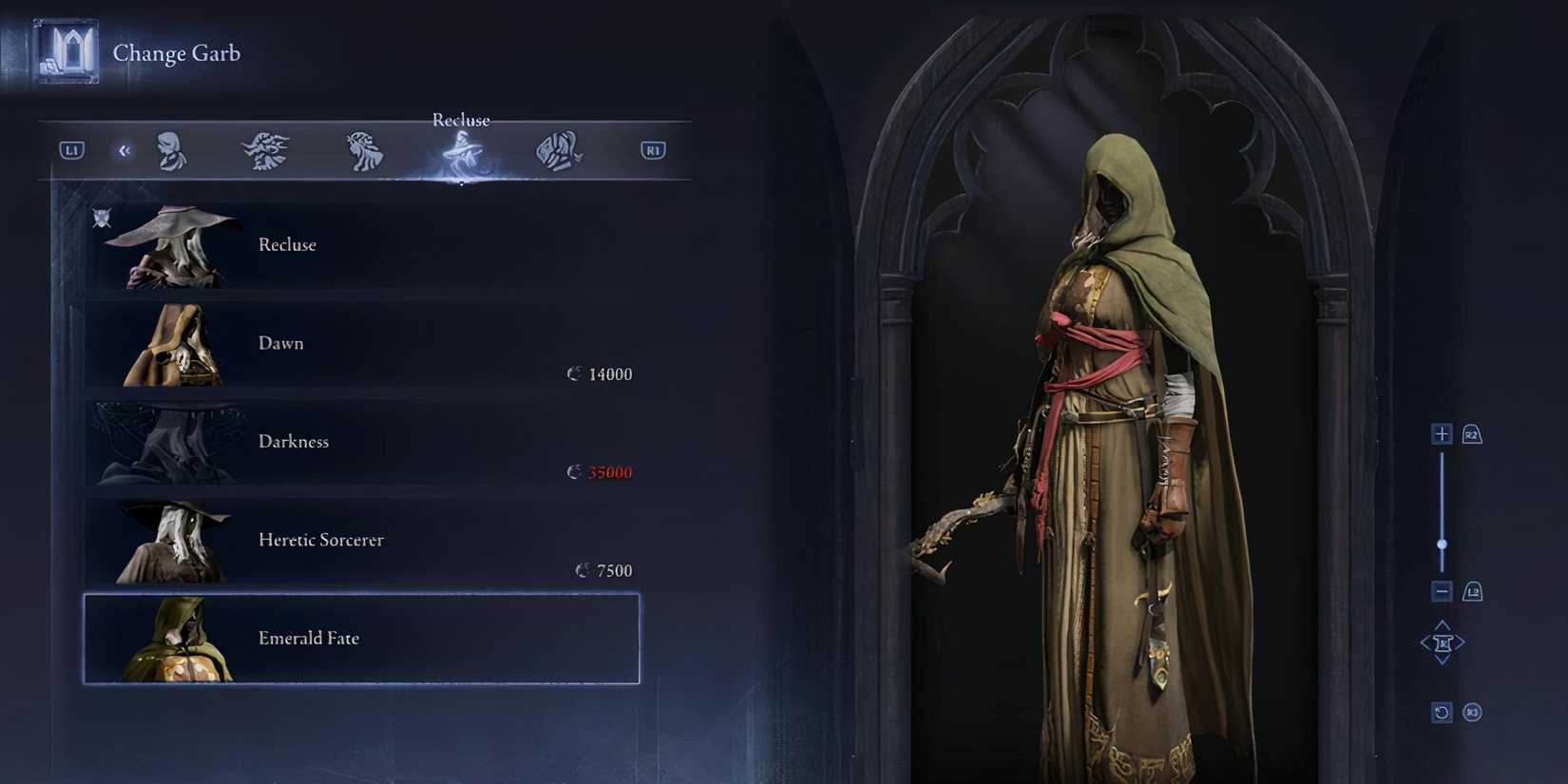Select the Darkness garb costing 35000
The height and width of the screenshot is (784, 1568).
click(361, 443)
